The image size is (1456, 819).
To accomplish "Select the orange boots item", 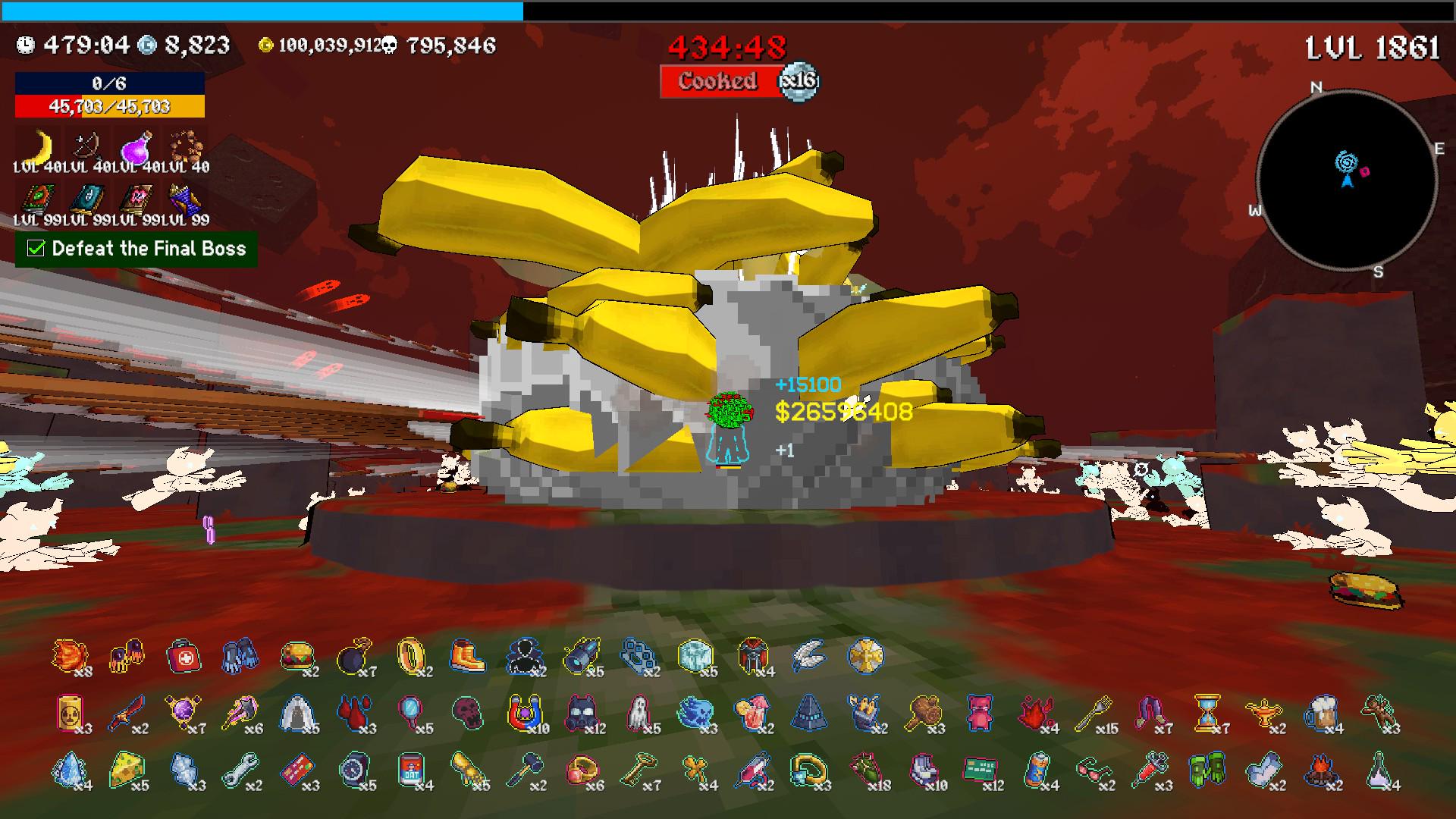I will [466, 656].
